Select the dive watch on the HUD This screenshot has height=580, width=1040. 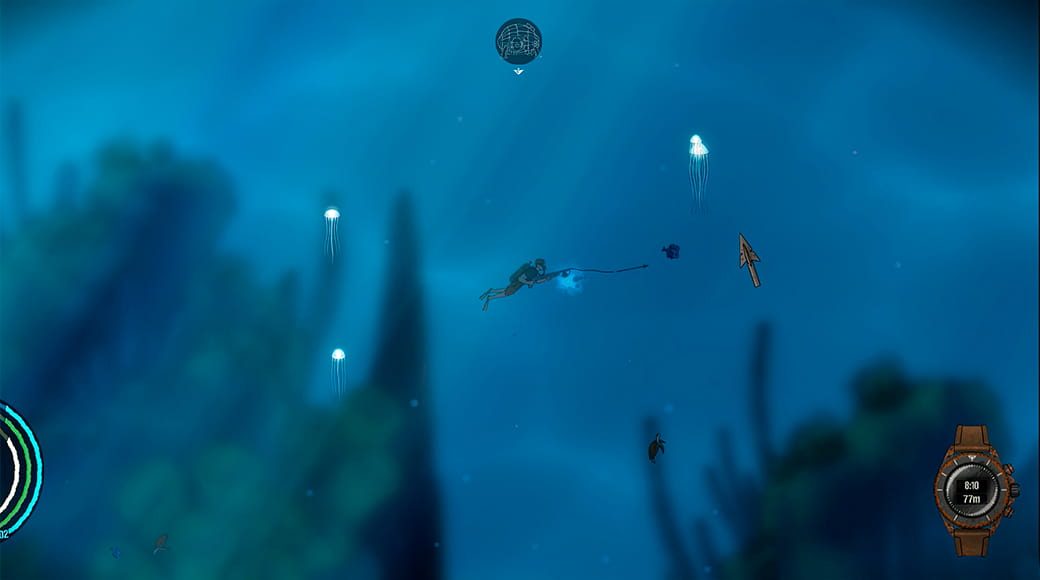pyautogui.click(x=973, y=490)
